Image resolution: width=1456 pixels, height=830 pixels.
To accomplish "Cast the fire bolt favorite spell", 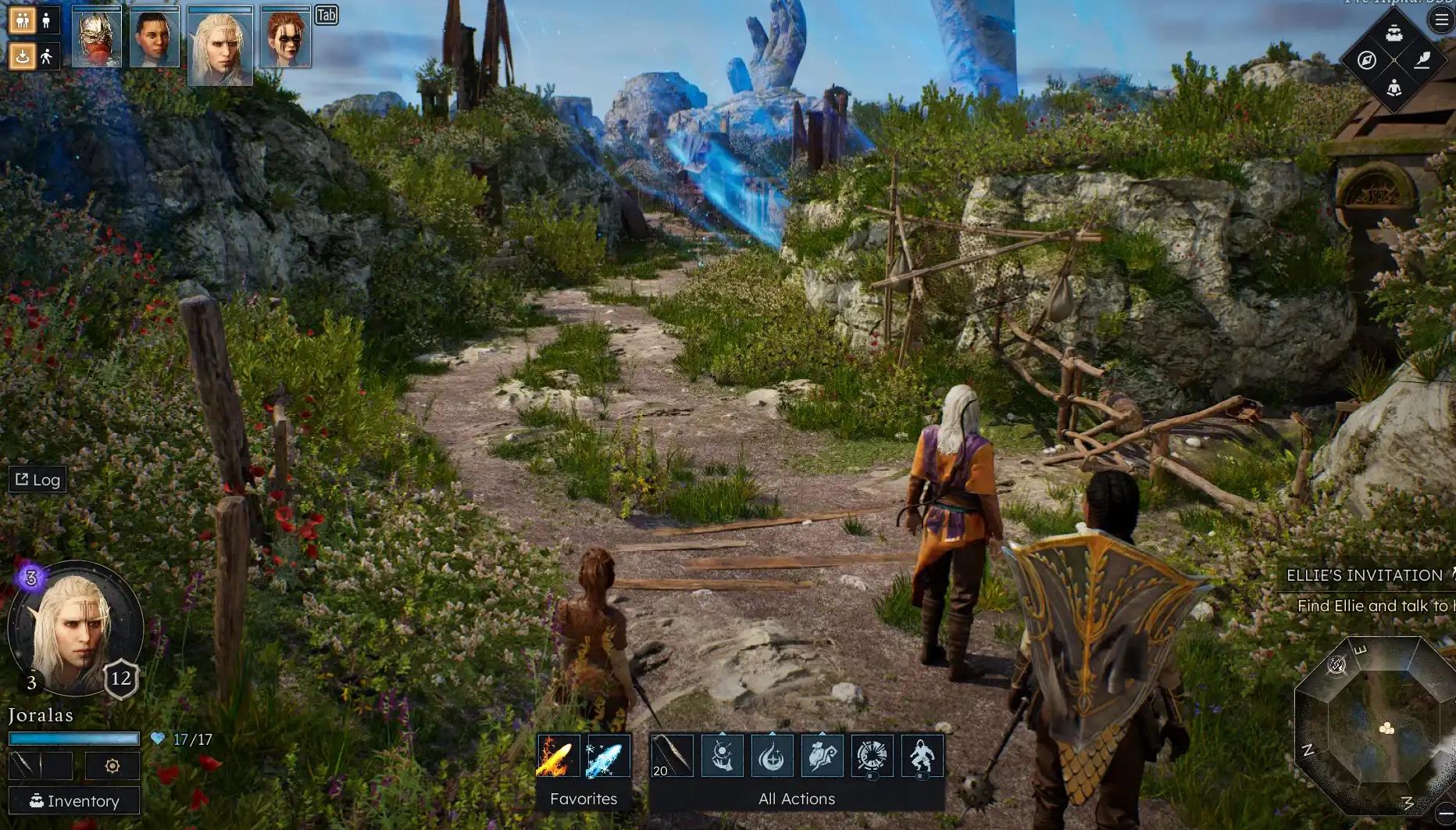I will tap(558, 756).
